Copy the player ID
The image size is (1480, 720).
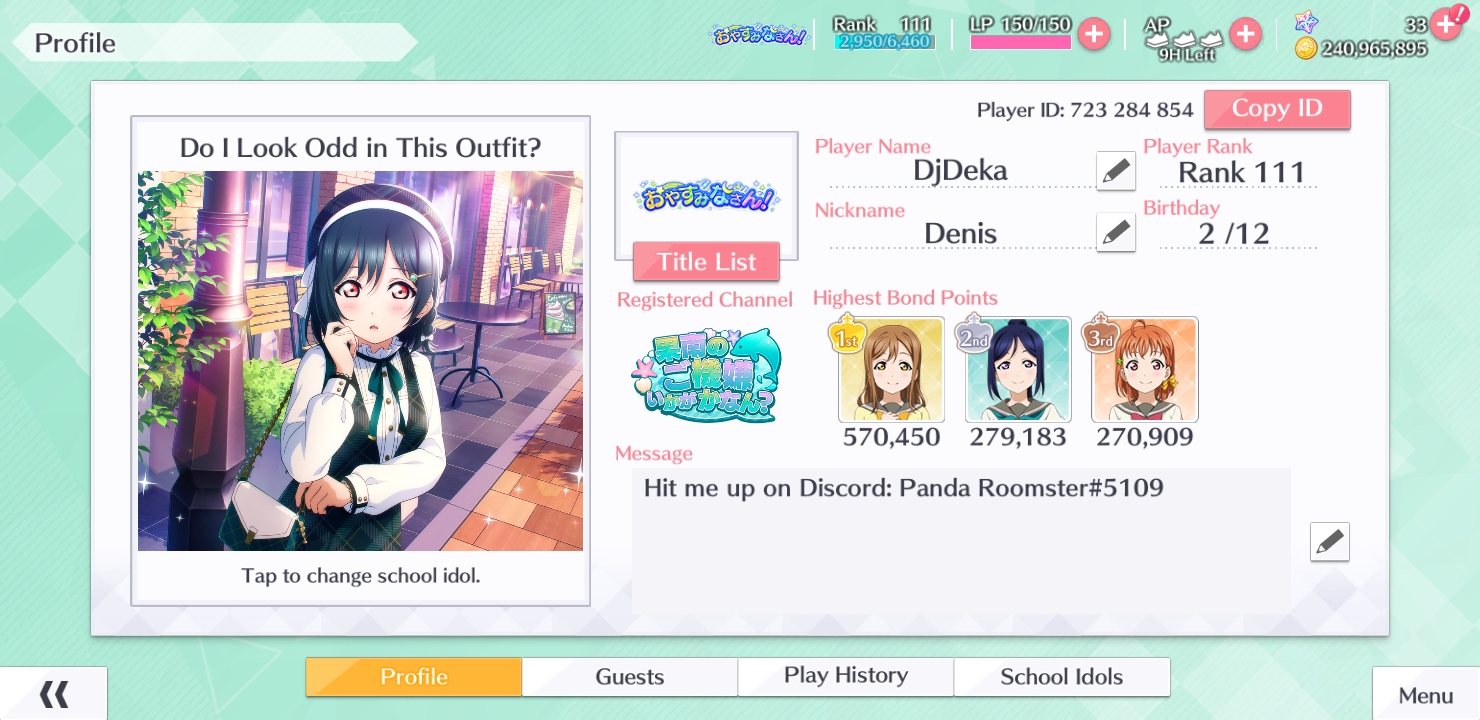click(1277, 109)
